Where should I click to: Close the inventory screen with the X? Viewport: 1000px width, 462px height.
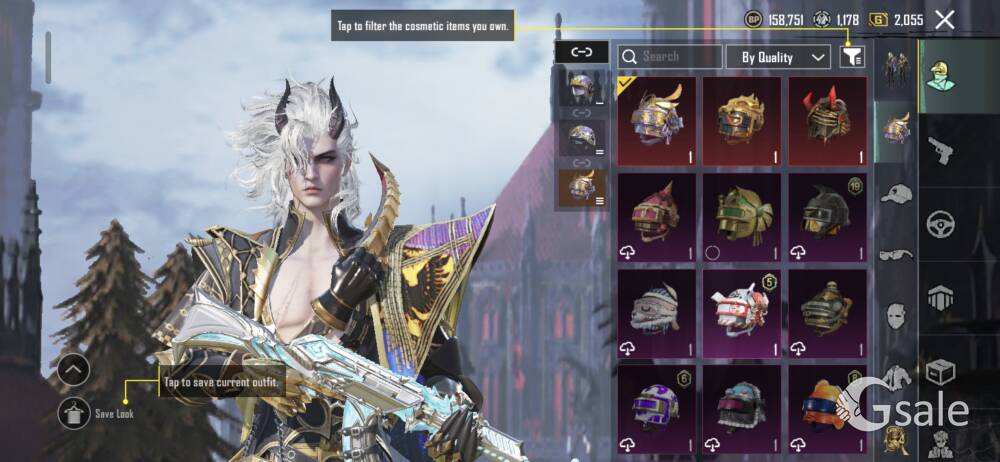[944, 19]
